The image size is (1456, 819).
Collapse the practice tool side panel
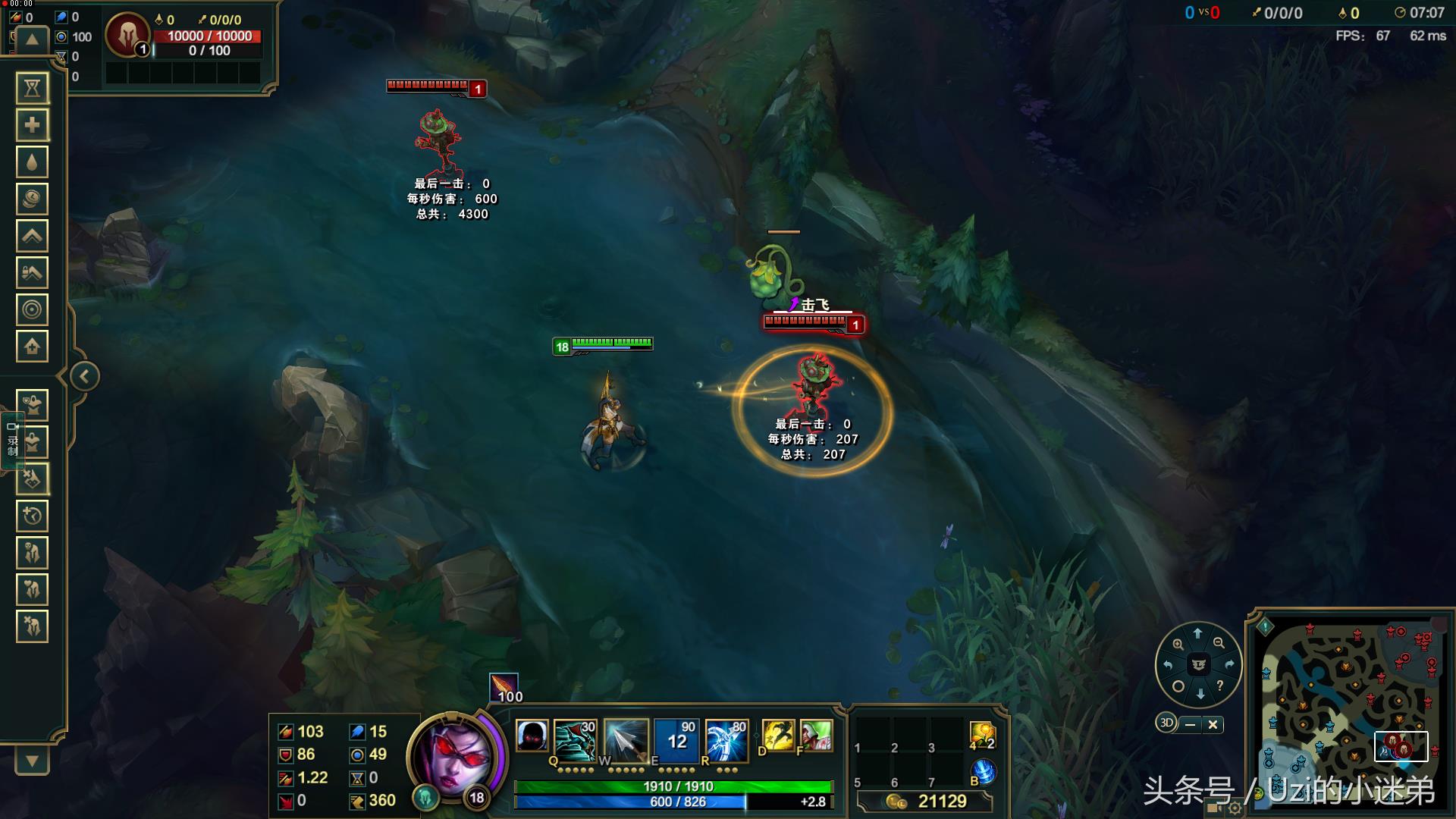point(84,376)
